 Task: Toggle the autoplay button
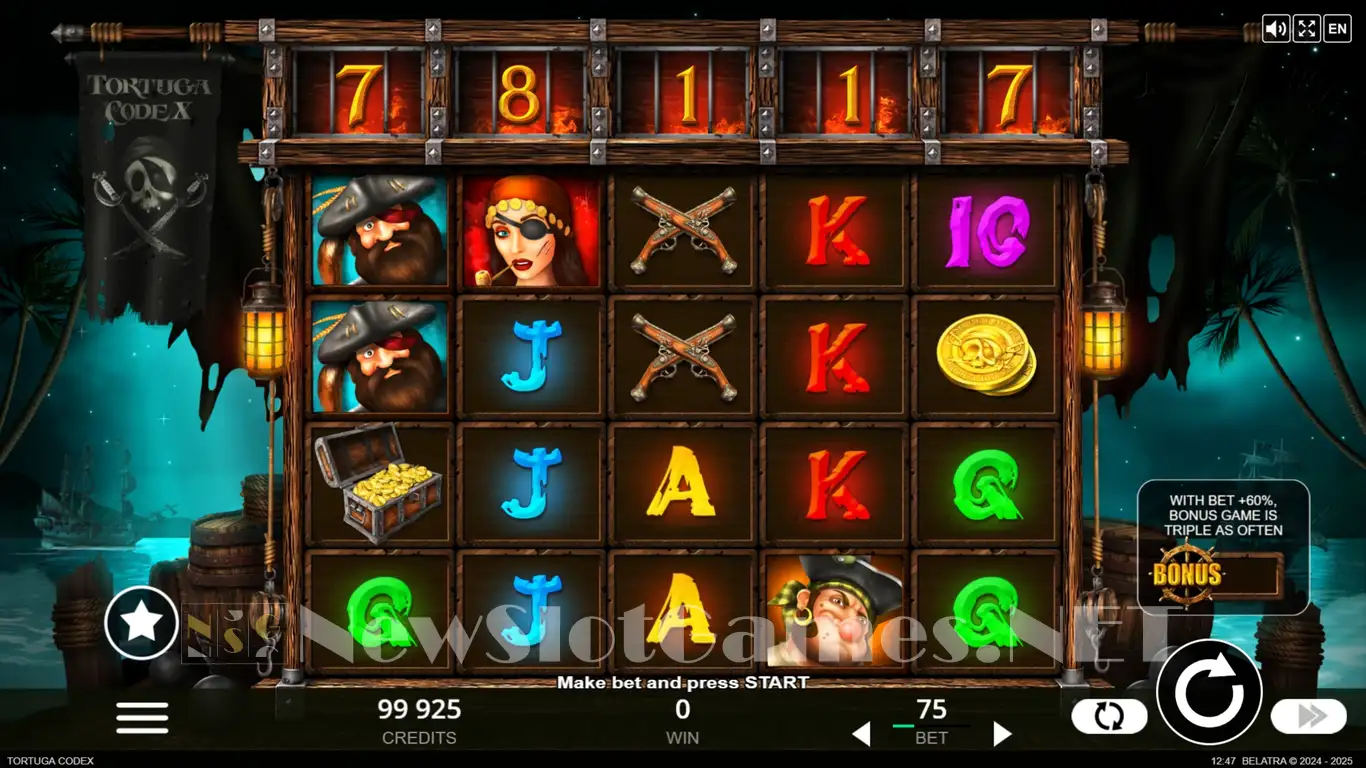coord(1108,715)
